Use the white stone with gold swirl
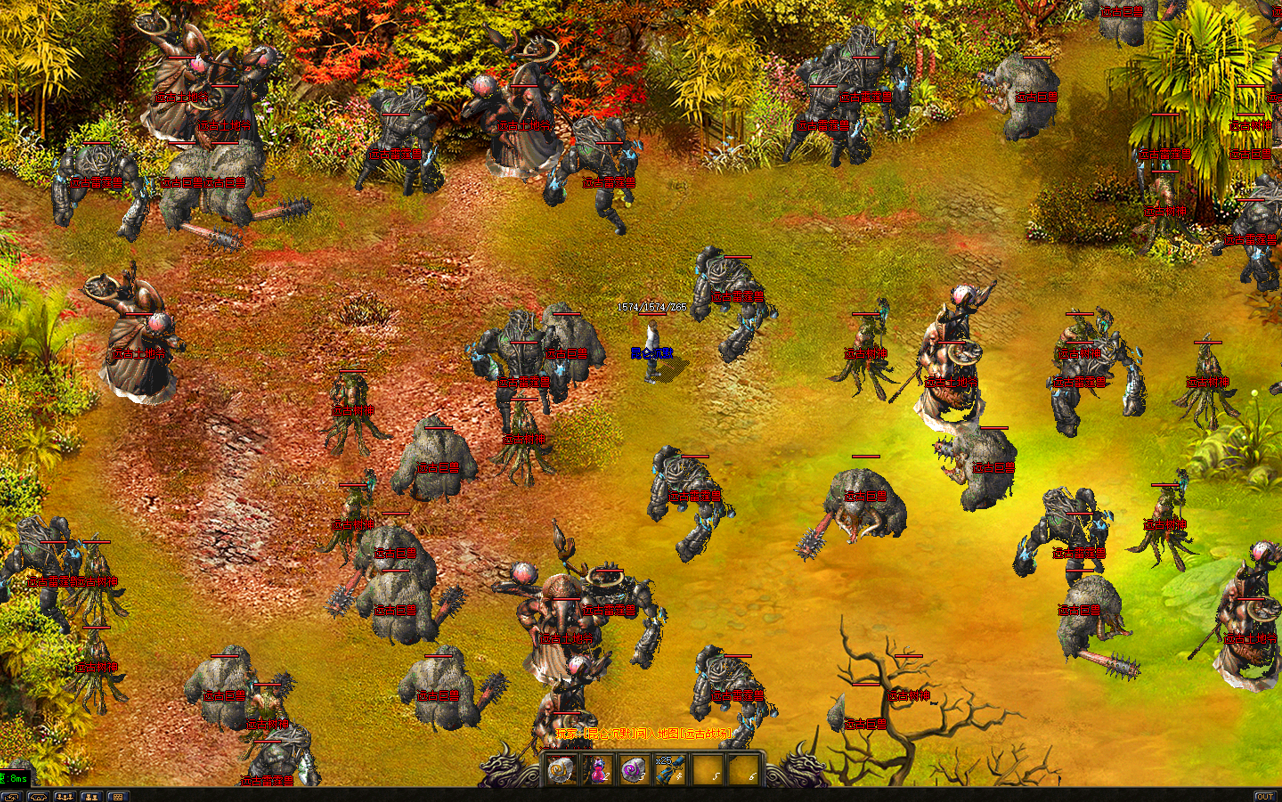1282x802 pixels. point(561,769)
